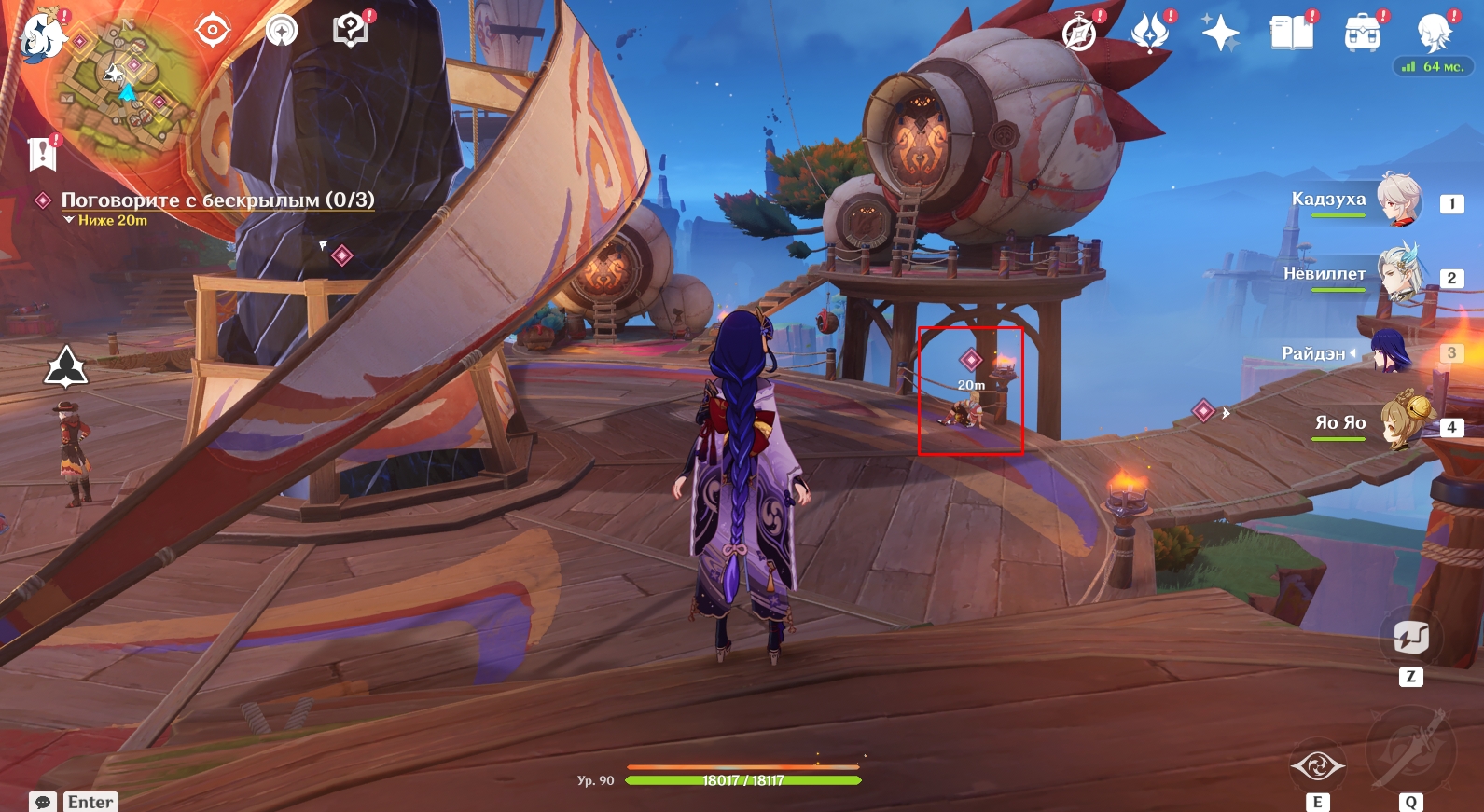Open the Adventurer Handbook book icon
1484x812 pixels.
tap(1291, 34)
